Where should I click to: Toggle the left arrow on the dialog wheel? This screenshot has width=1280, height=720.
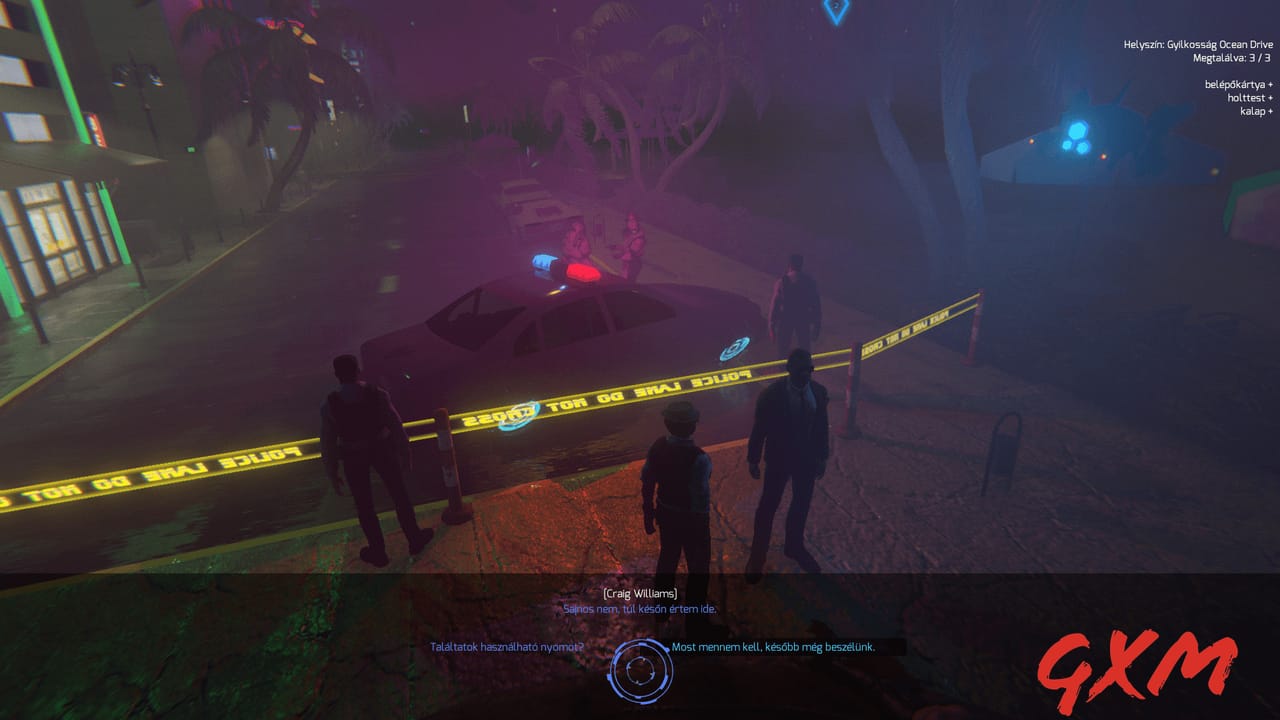point(608,677)
